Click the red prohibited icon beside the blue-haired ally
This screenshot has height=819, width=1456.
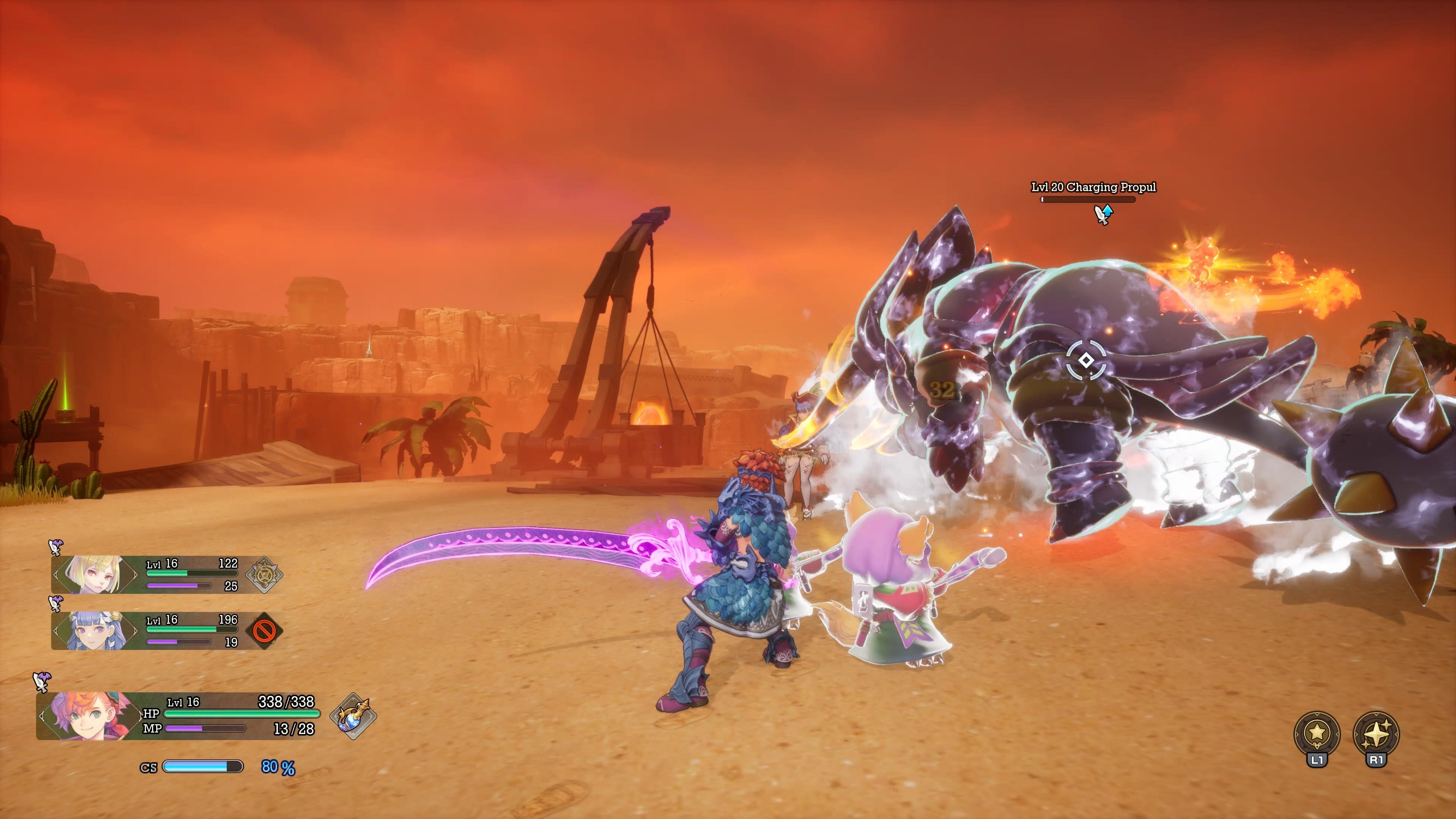click(x=264, y=630)
